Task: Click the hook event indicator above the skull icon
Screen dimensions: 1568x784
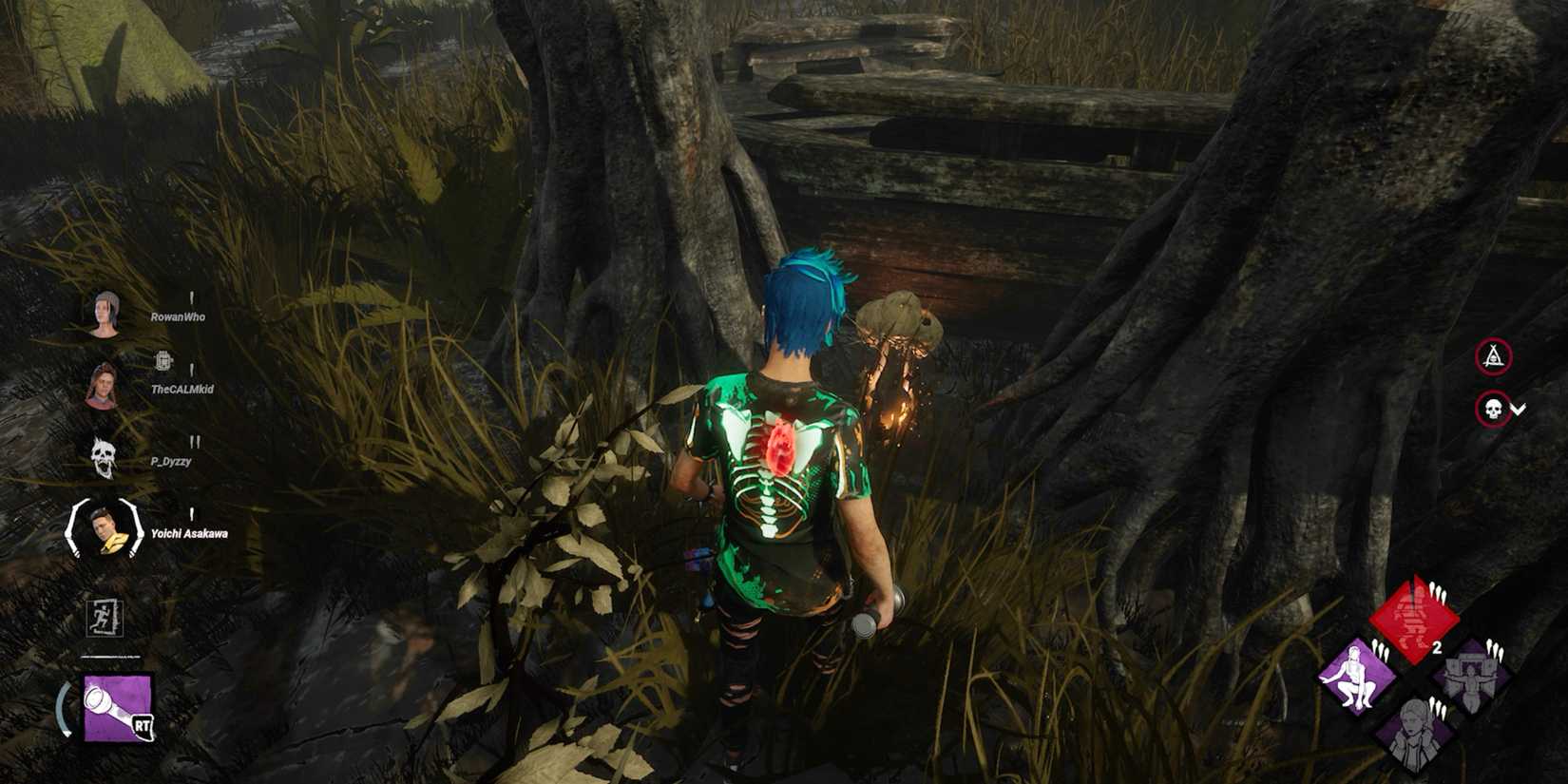Action: 1493,354
